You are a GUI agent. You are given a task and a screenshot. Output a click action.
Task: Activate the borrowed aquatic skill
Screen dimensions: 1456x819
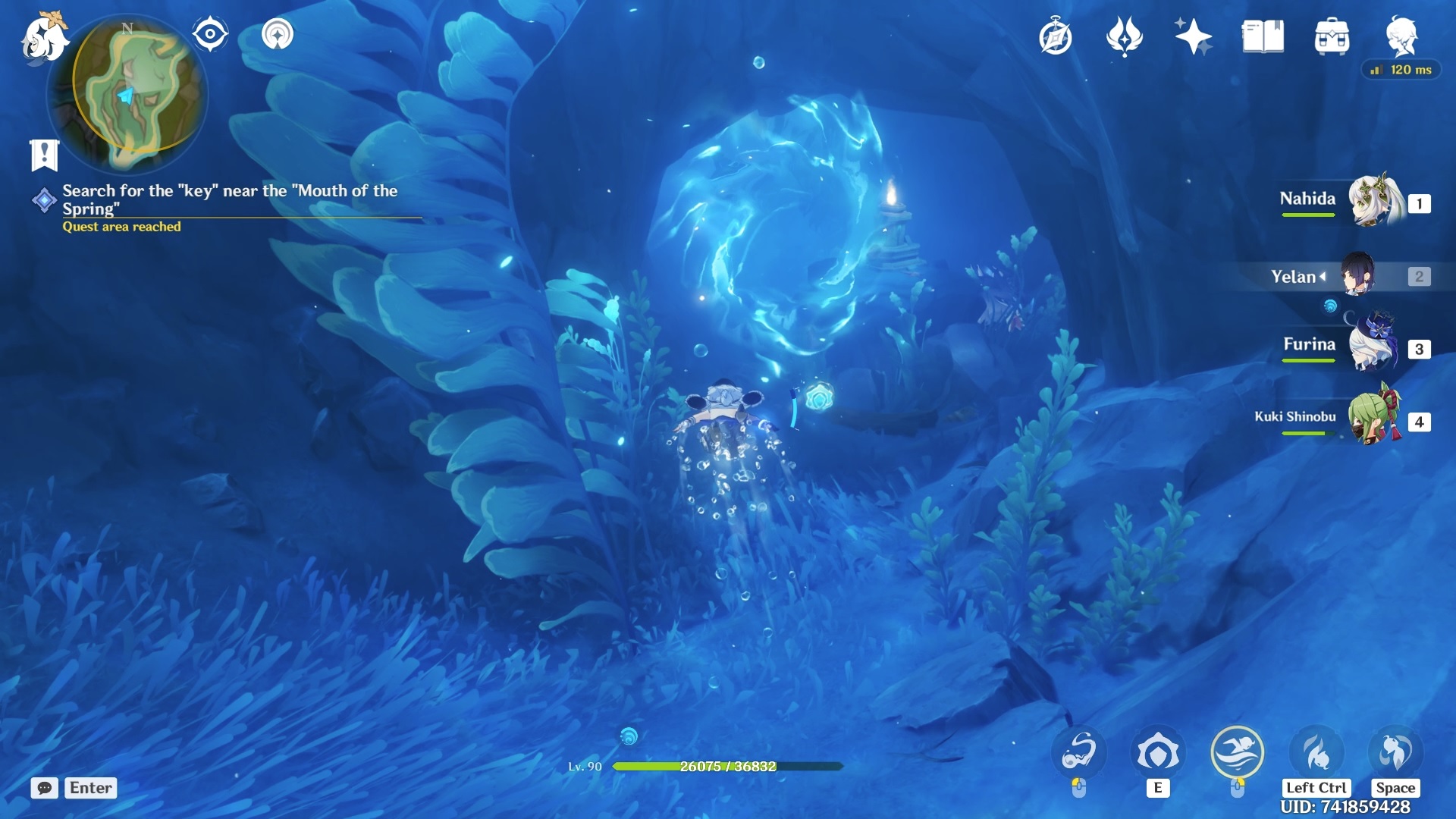point(1078,752)
